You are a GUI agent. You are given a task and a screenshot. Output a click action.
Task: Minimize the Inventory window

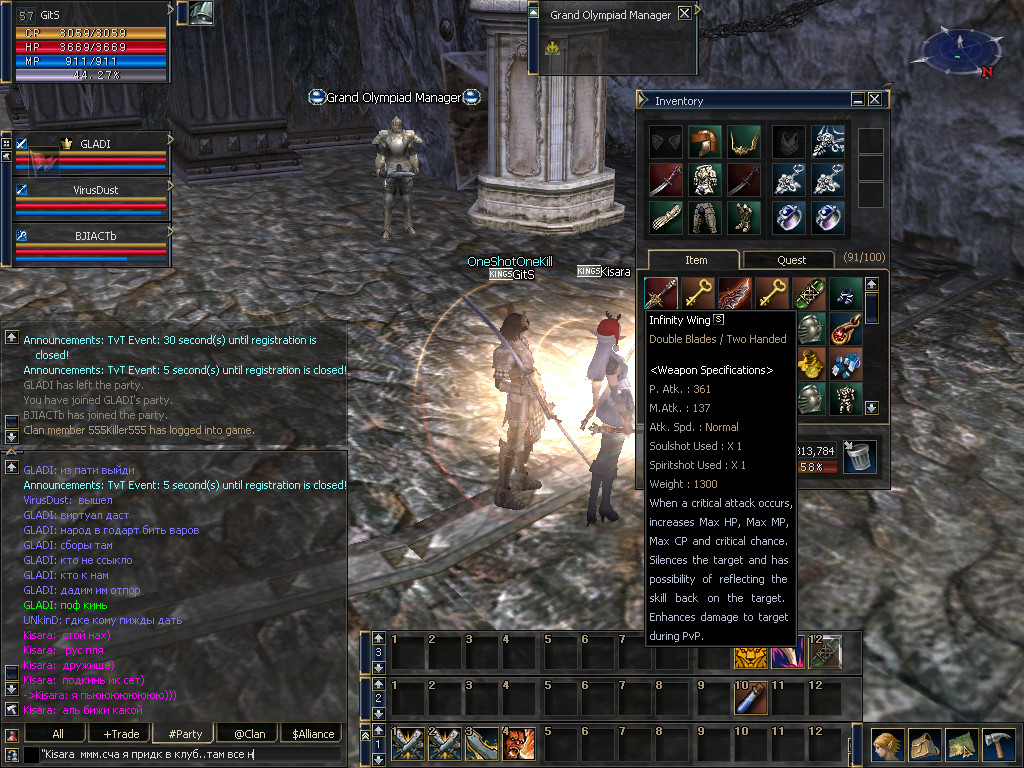pos(858,100)
